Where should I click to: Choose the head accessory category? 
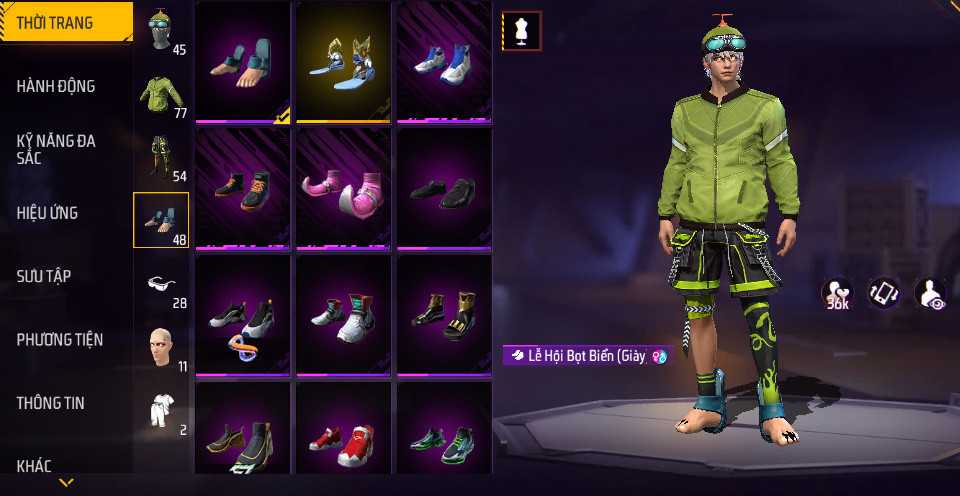click(x=161, y=31)
